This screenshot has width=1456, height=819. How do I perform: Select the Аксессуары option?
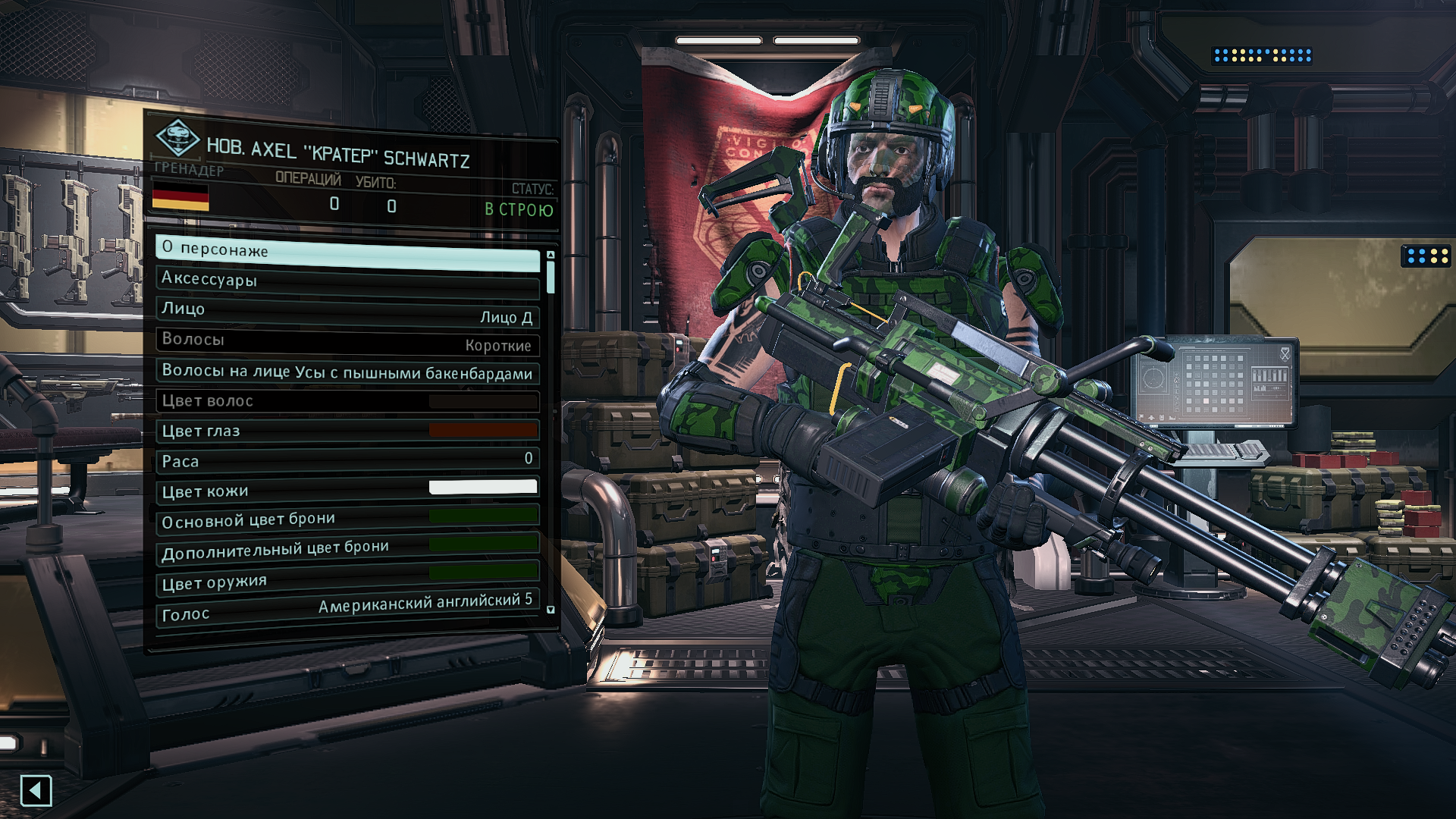click(347, 281)
